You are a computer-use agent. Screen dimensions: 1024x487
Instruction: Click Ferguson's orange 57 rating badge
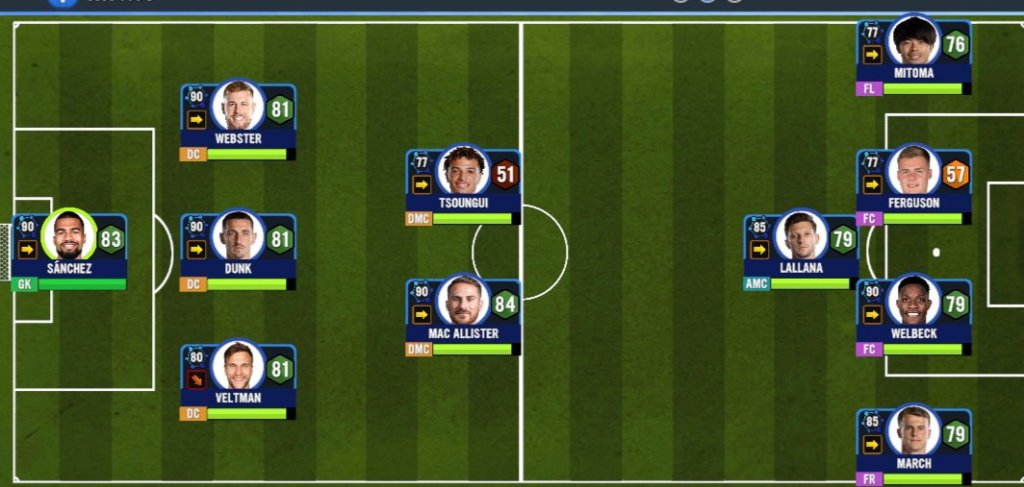[955, 175]
